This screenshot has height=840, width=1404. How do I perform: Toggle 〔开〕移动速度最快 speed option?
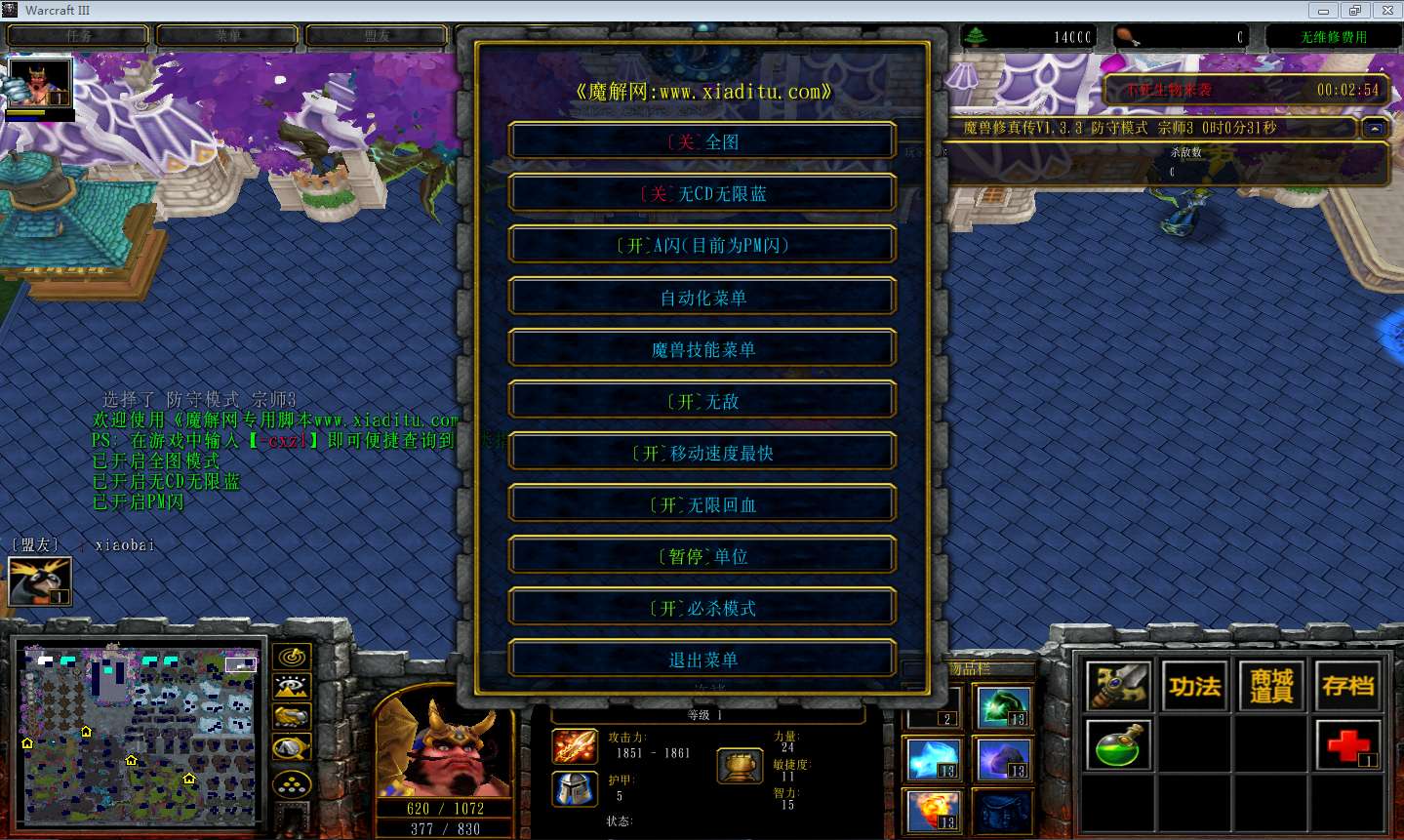point(702,451)
